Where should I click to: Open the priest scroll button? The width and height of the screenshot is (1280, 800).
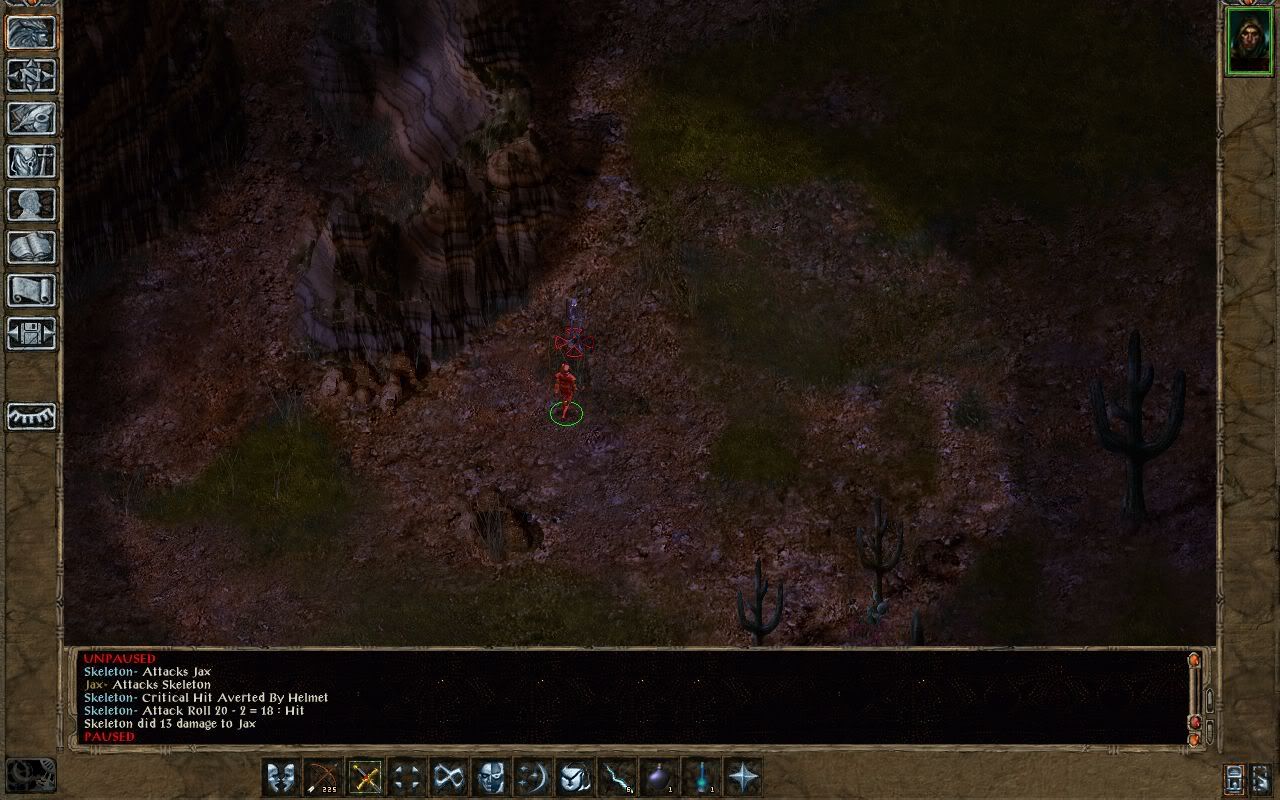(x=31, y=290)
